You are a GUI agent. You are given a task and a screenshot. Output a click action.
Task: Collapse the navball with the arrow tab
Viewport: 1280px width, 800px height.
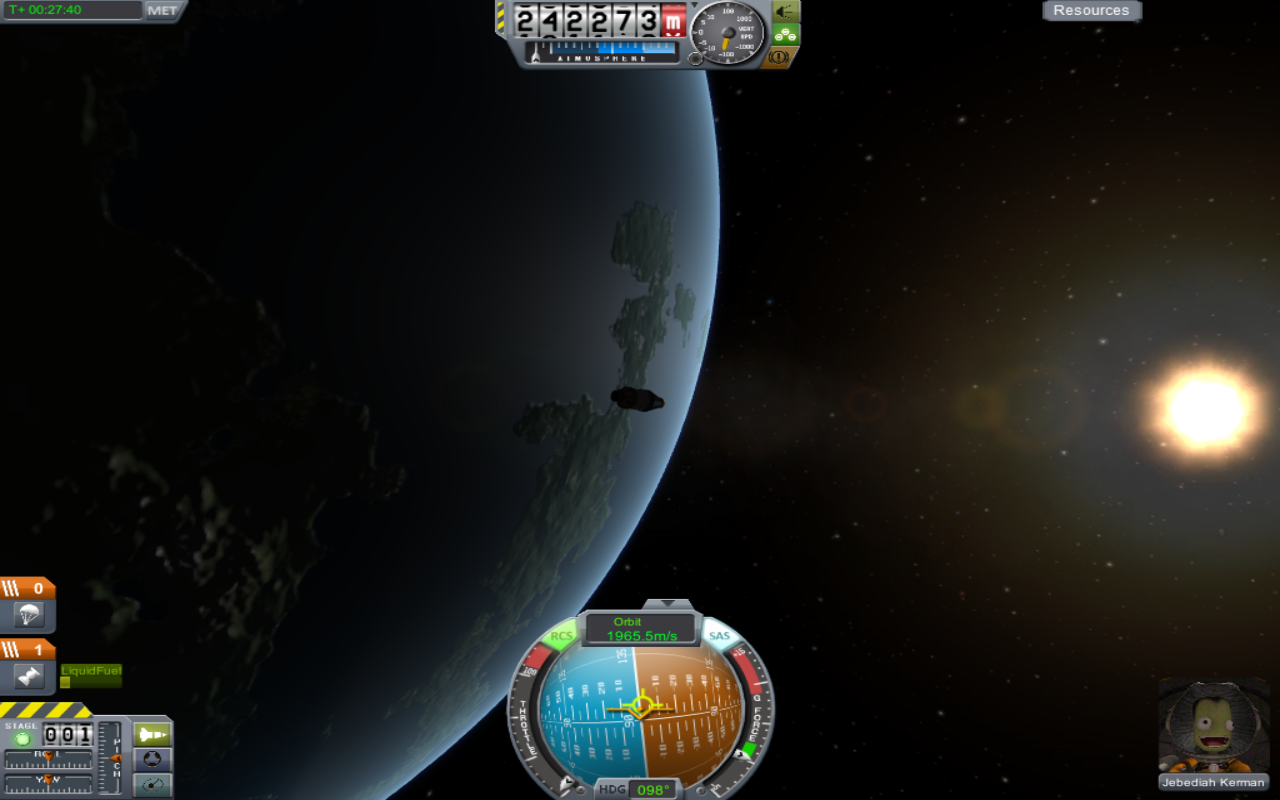(x=668, y=604)
